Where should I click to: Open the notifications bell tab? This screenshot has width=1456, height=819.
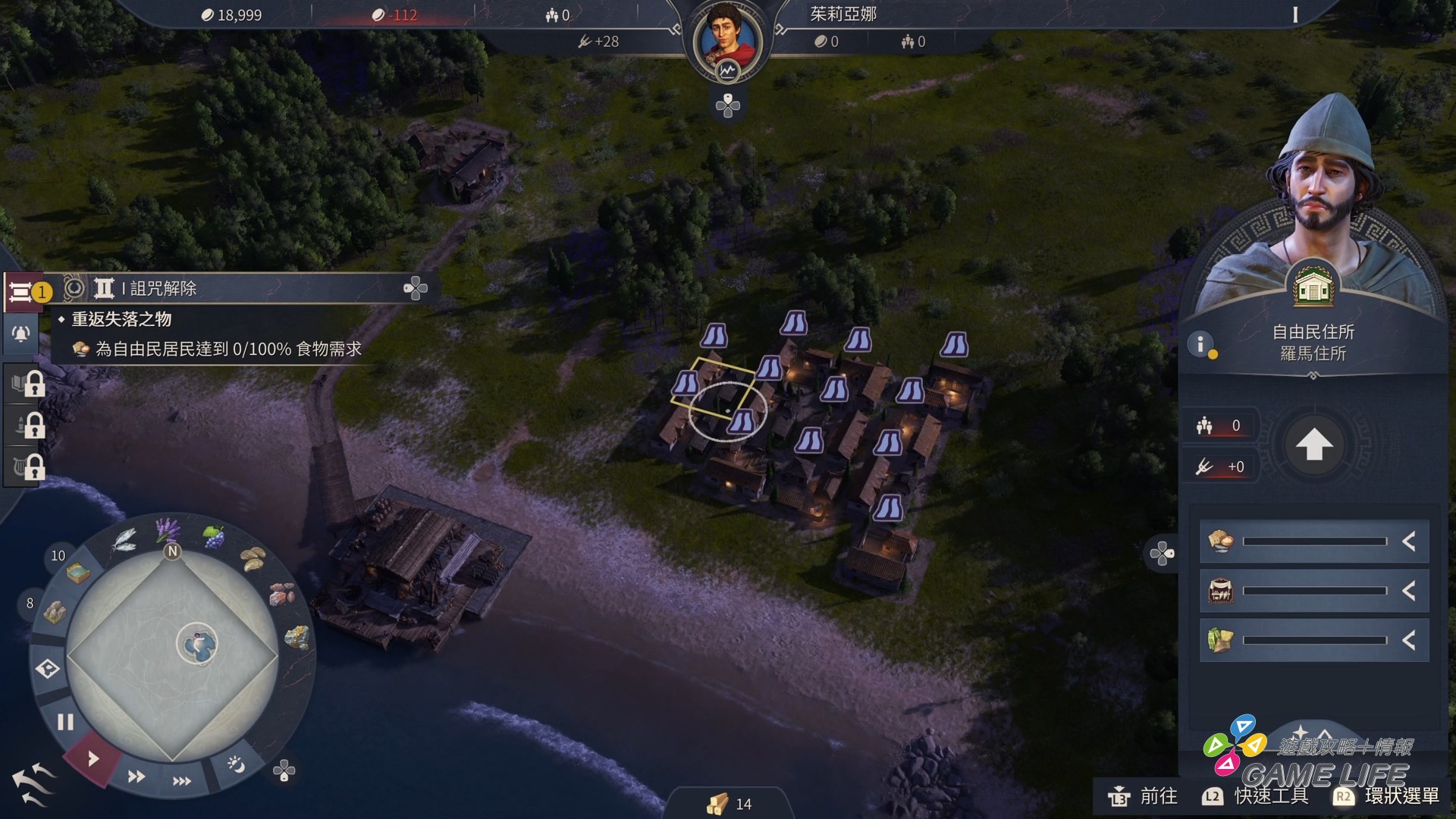[x=21, y=334]
